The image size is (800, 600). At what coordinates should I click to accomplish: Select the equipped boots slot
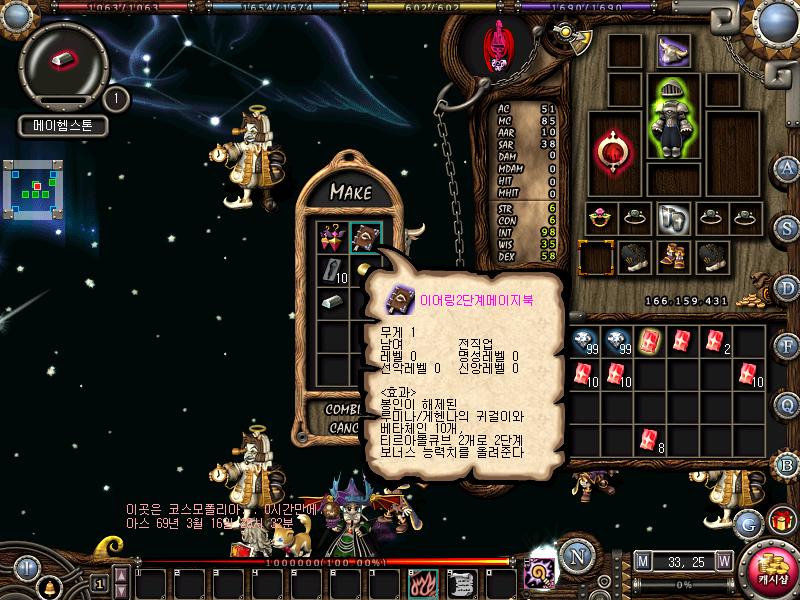point(672,257)
